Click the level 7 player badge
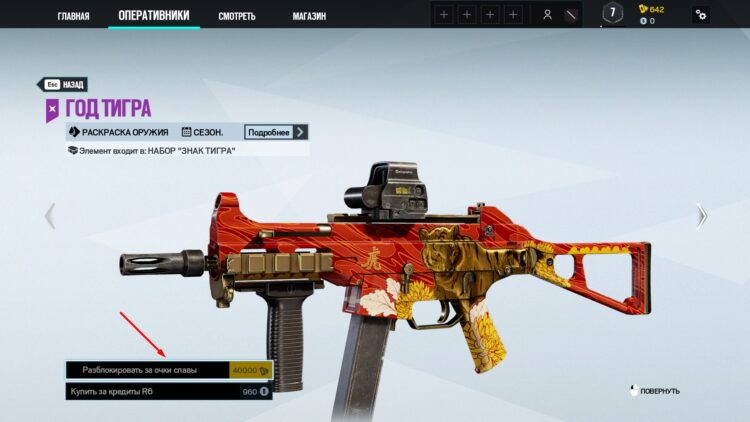This screenshot has height=422, width=750. coord(612,14)
